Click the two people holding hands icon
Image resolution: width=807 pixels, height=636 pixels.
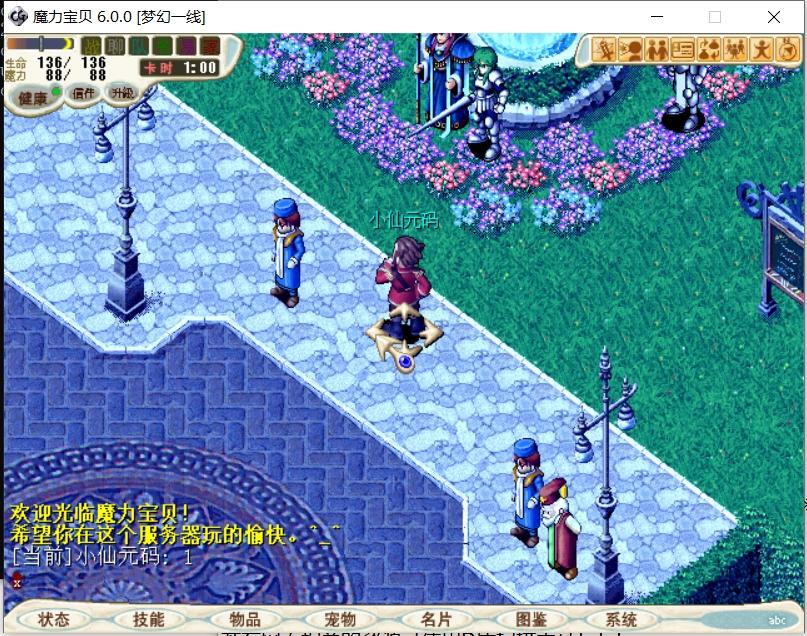pyautogui.click(x=657, y=49)
